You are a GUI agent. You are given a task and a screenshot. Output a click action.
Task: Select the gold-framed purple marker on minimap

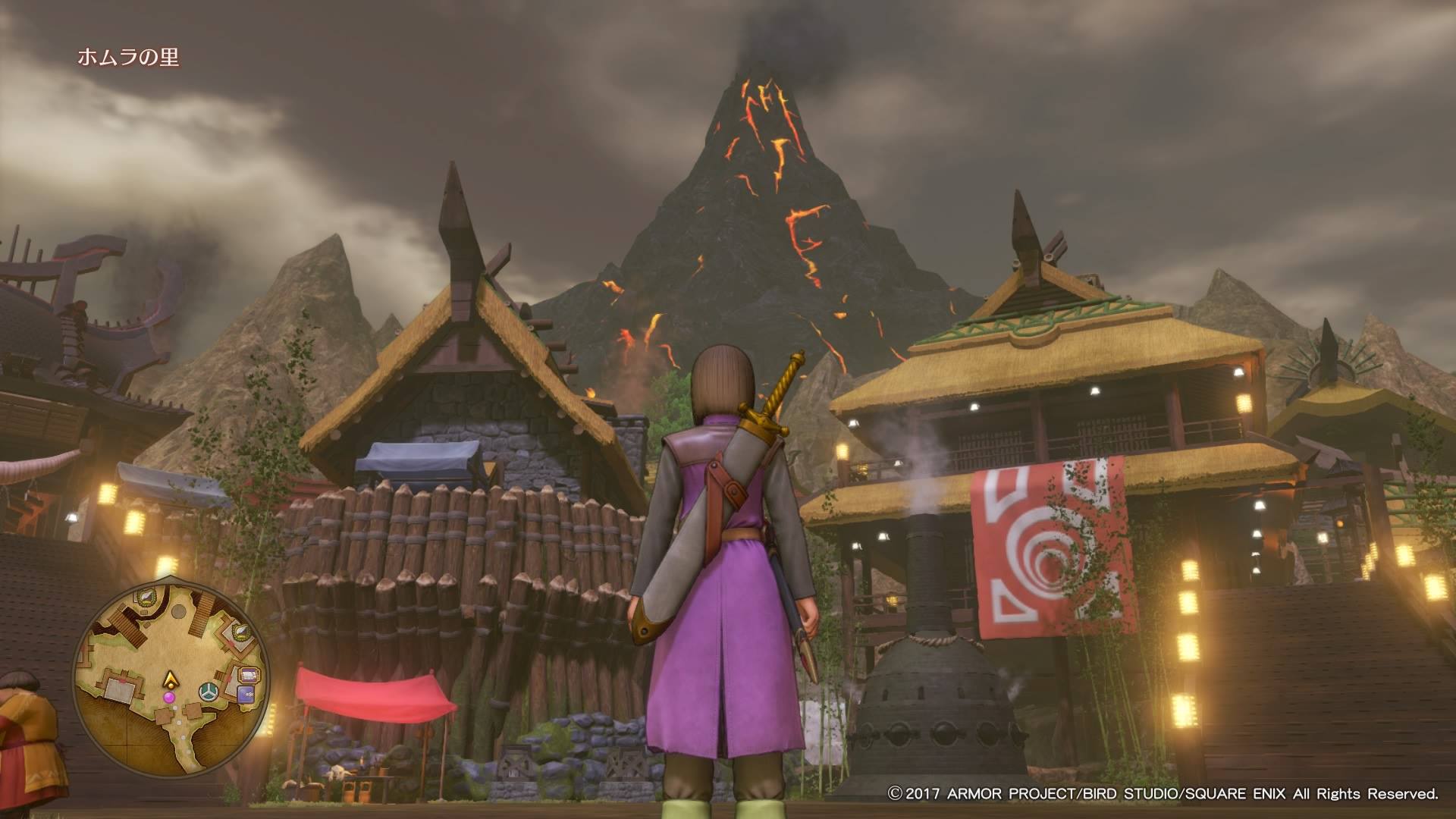[x=248, y=675]
